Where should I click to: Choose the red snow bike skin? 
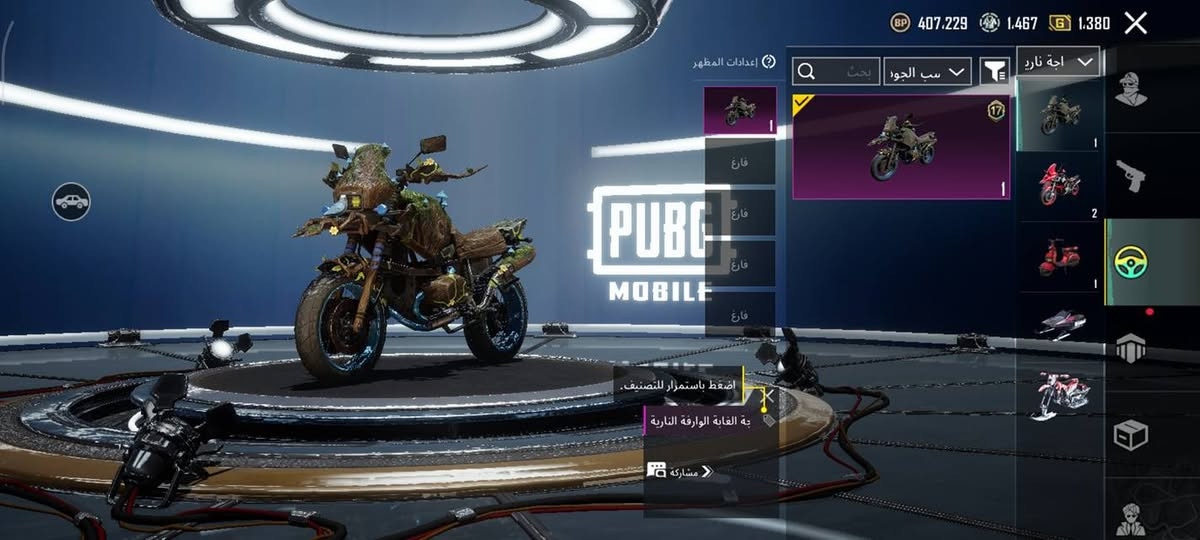point(1059,393)
